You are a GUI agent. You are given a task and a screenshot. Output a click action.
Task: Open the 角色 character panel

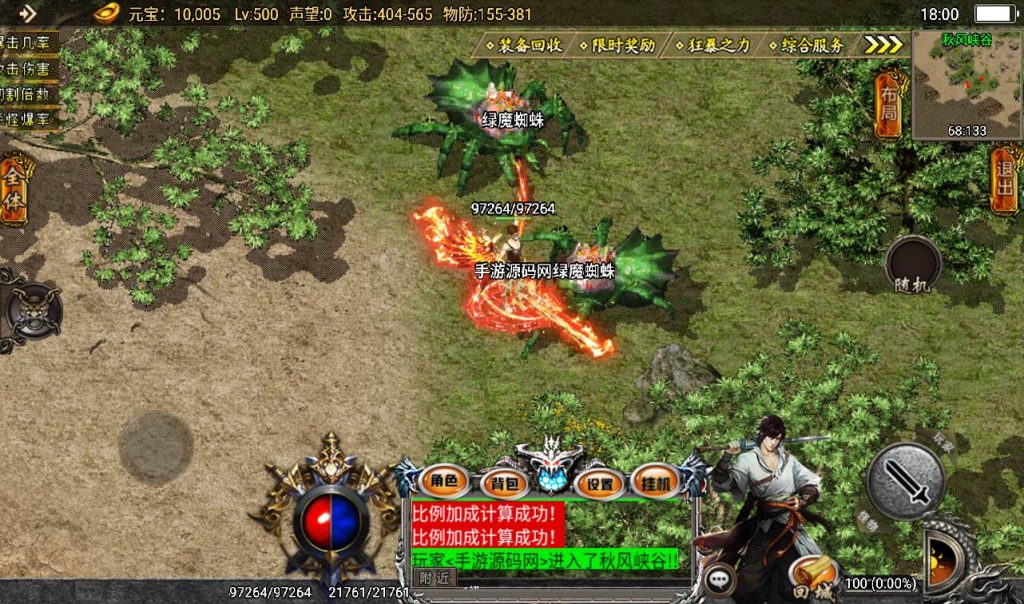(x=443, y=481)
